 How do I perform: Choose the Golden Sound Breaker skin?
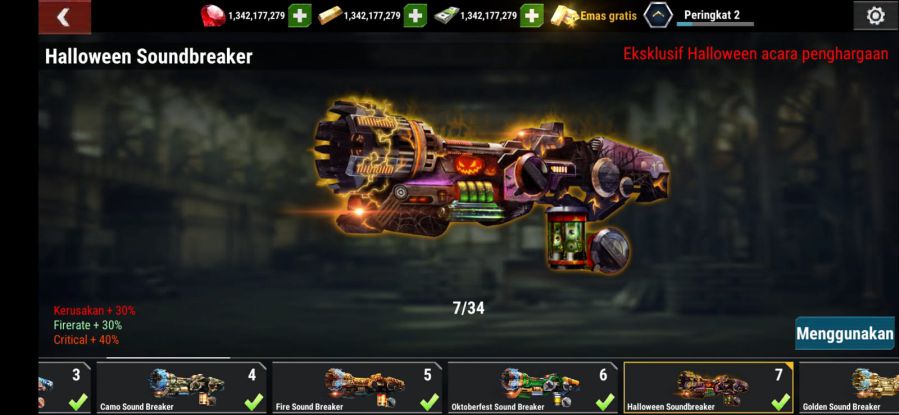[850, 388]
